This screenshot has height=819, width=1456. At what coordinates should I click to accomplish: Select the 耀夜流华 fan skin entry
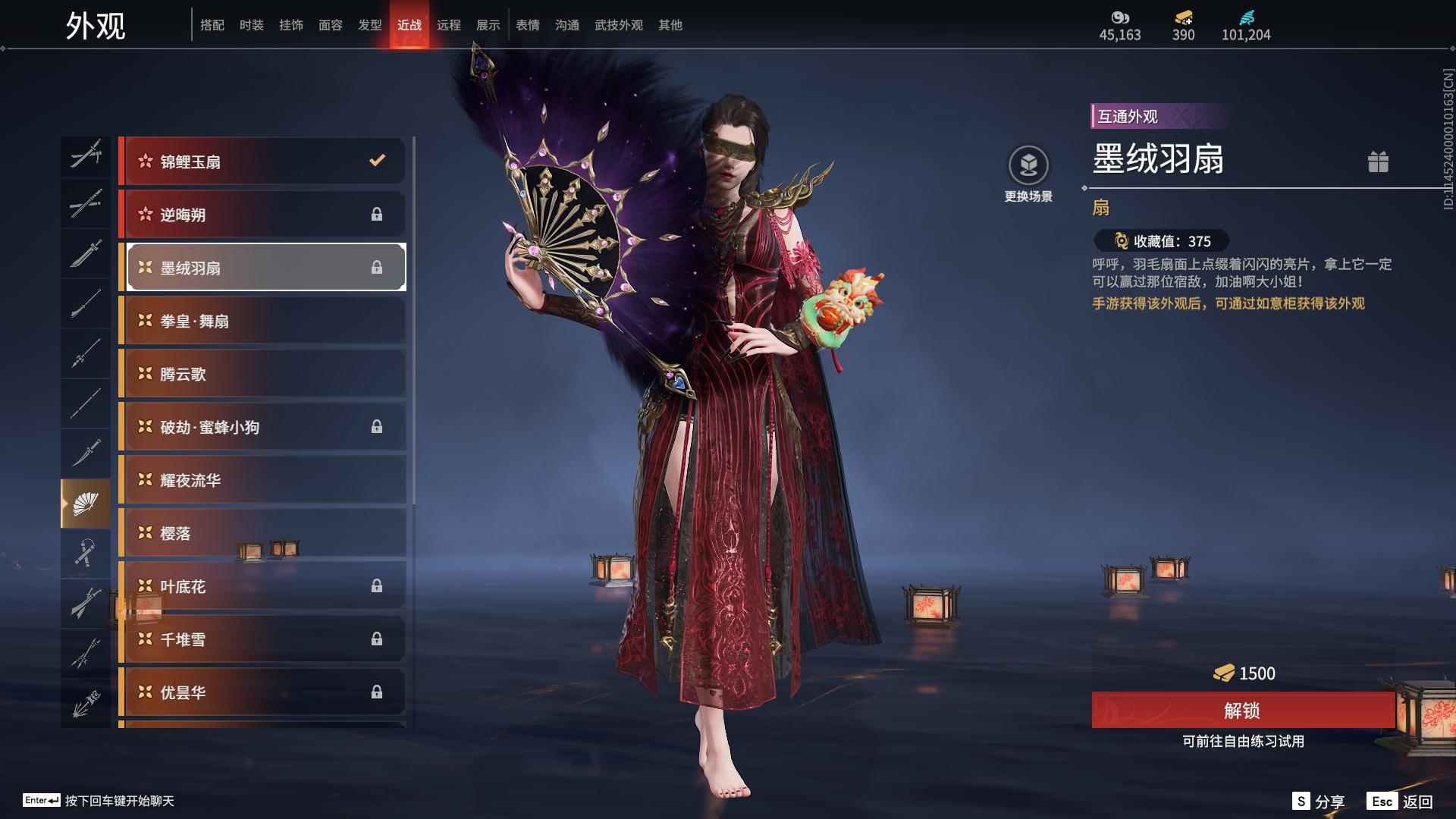[262, 480]
